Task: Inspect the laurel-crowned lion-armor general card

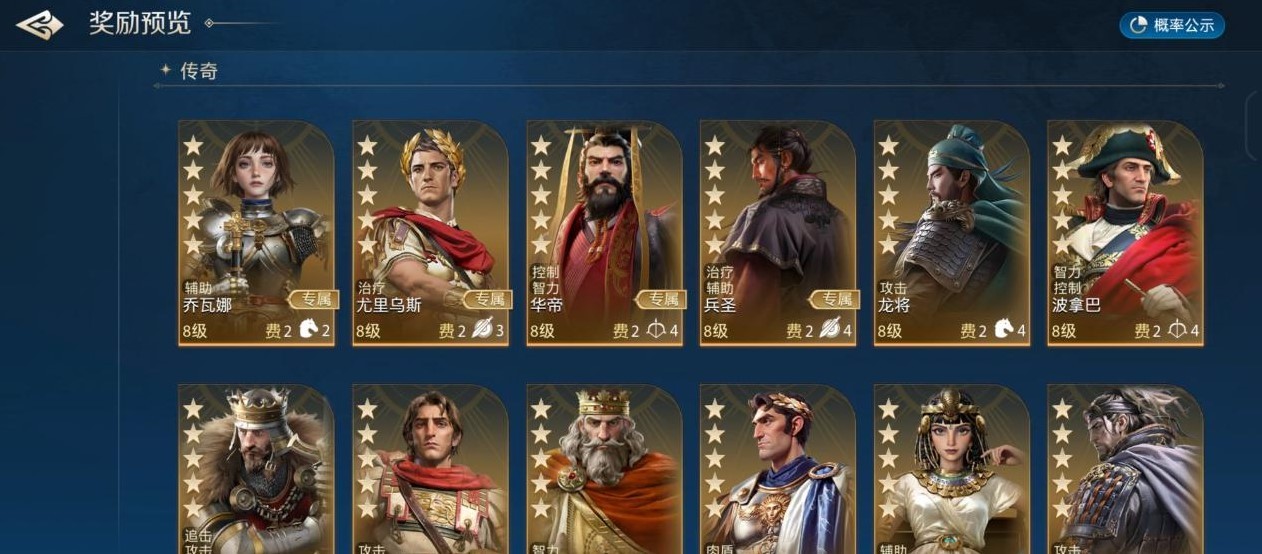Action: (x=778, y=470)
